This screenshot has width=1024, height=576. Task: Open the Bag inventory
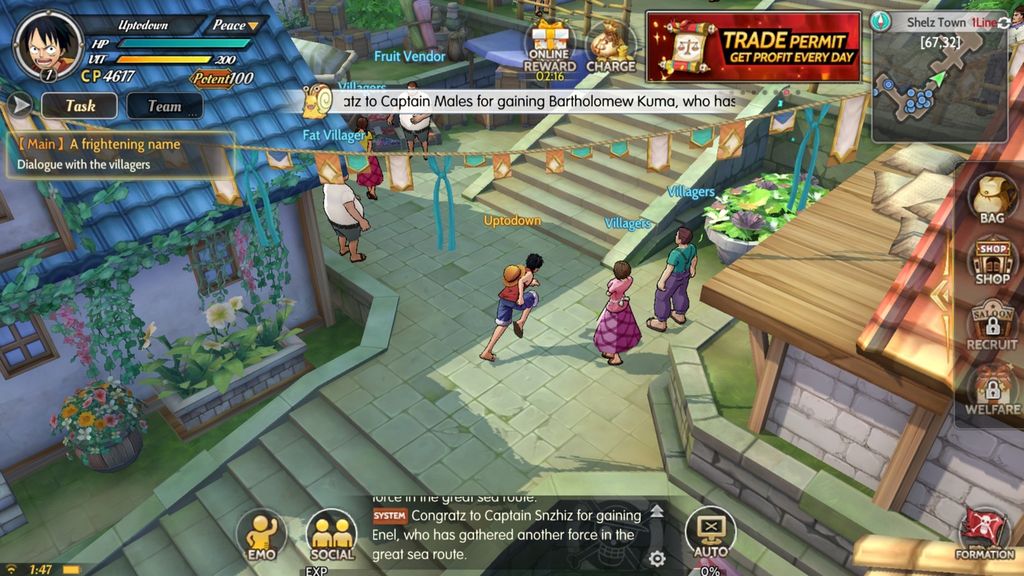[991, 196]
